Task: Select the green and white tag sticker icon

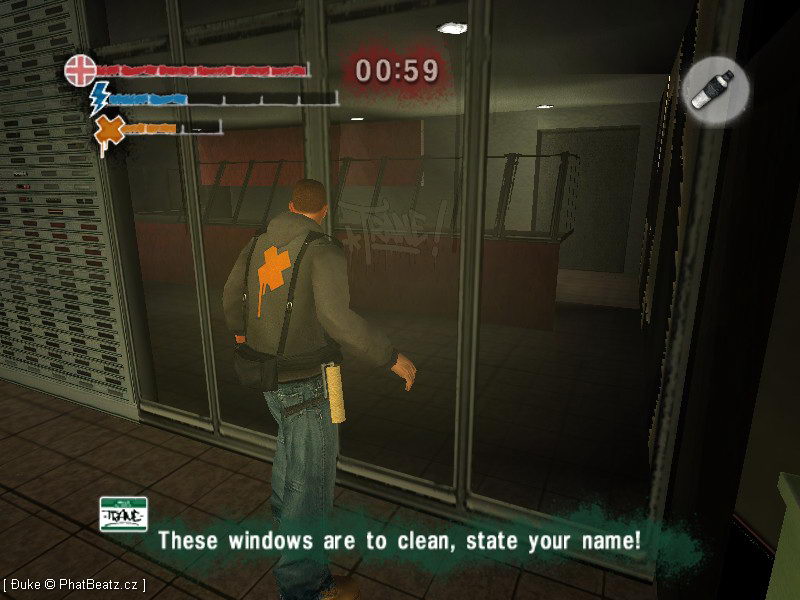Action: [123, 512]
